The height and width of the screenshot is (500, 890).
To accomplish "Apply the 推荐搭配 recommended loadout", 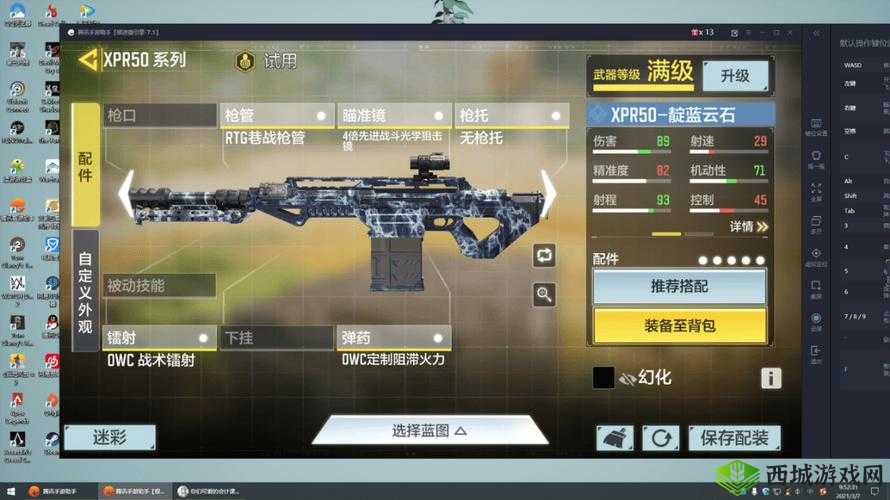I will point(679,287).
